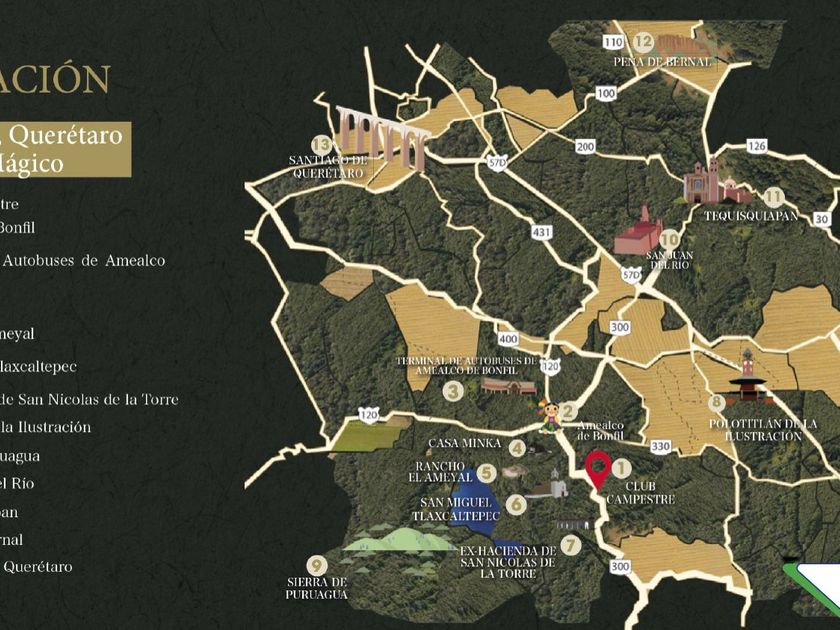Click marker number 1 for Club Campestre
Viewport: 840px width, 630px height.
tap(621, 466)
